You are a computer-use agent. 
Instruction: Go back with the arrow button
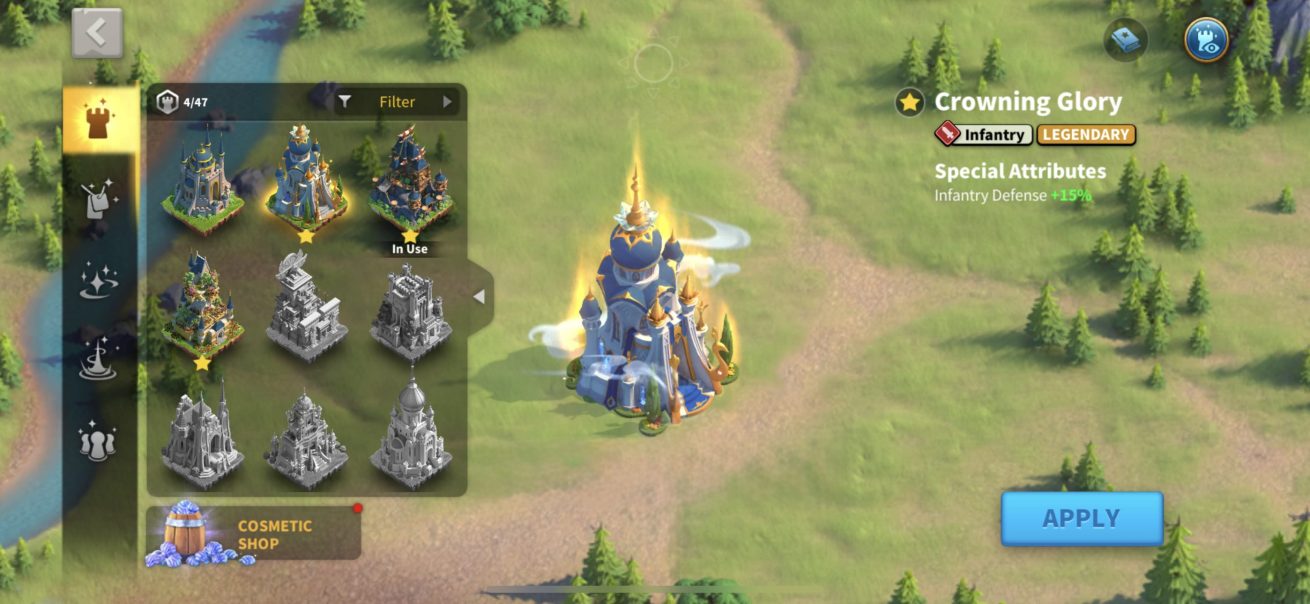(x=97, y=33)
